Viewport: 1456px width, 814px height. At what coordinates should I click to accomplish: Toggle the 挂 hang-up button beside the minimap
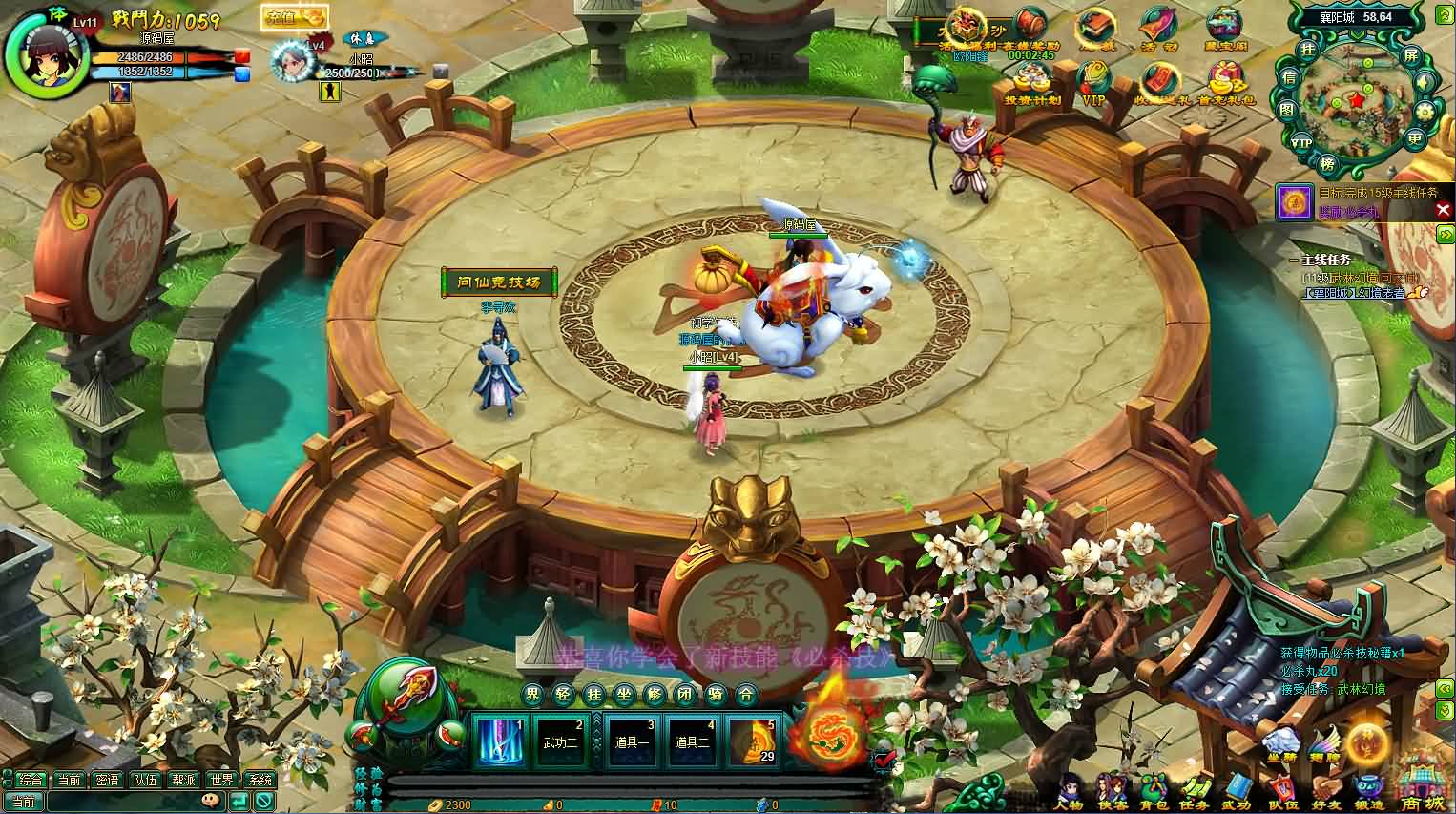[x=1308, y=50]
